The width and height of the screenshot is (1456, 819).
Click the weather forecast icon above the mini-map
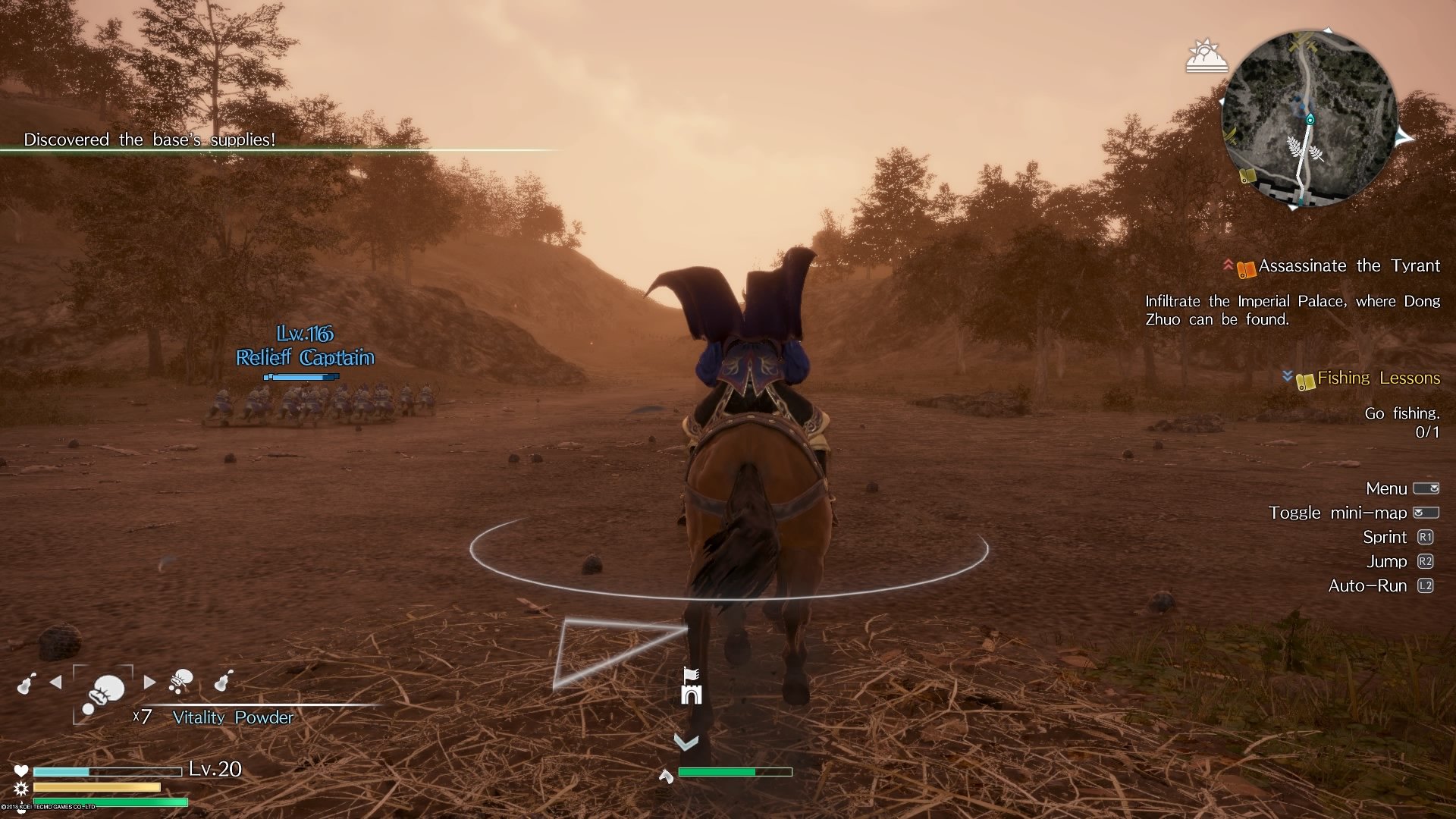coord(1207,55)
